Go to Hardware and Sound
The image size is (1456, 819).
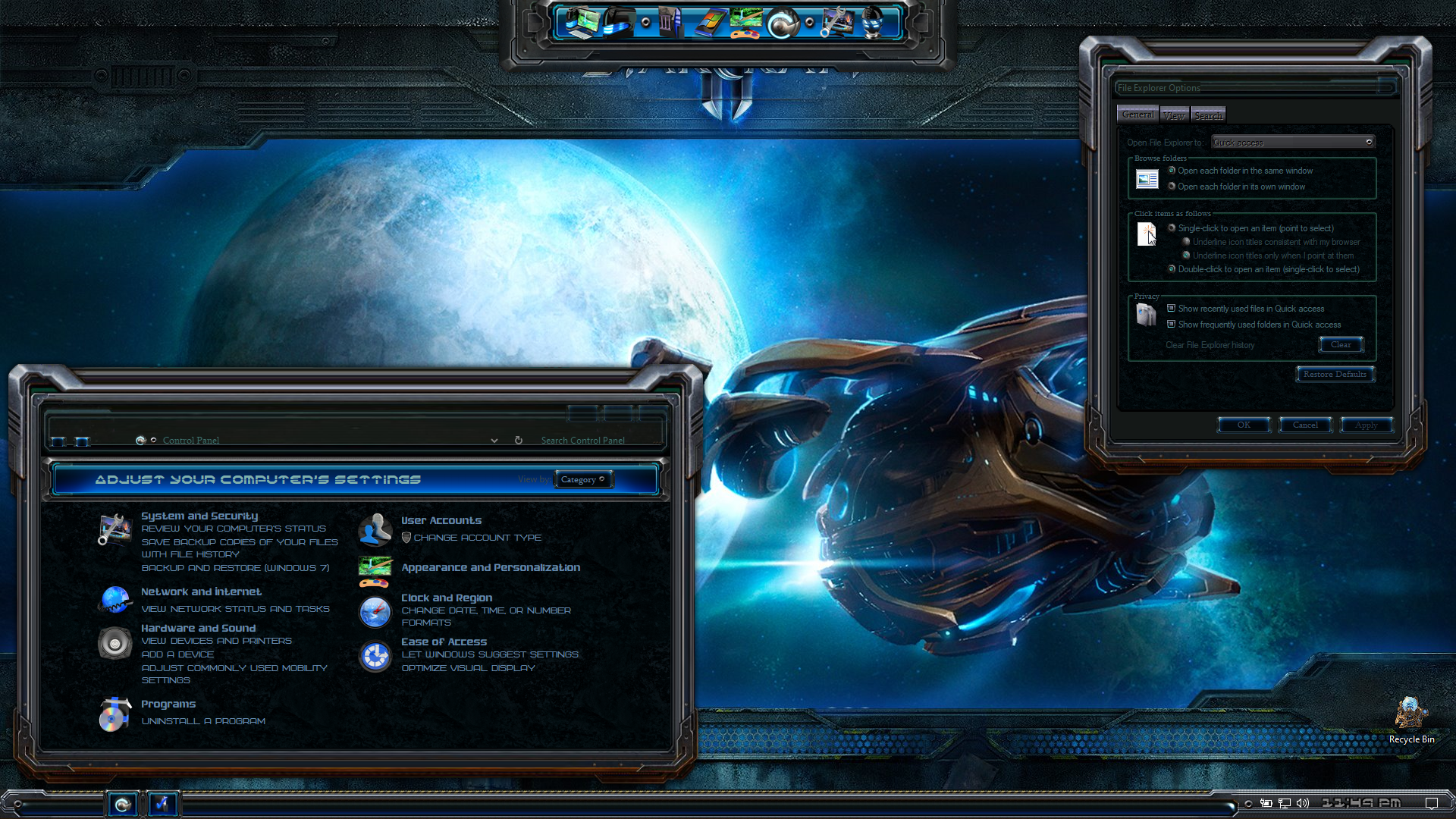pyautogui.click(x=198, y=628)
